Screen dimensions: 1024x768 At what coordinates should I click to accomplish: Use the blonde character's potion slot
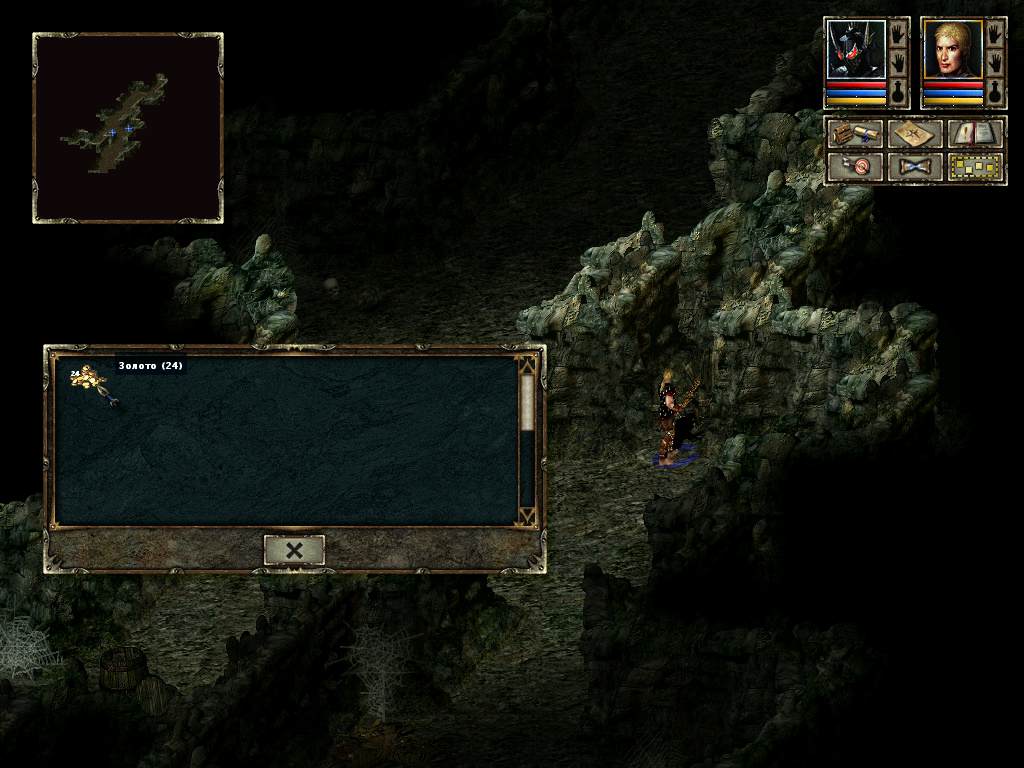coord(995,92)
